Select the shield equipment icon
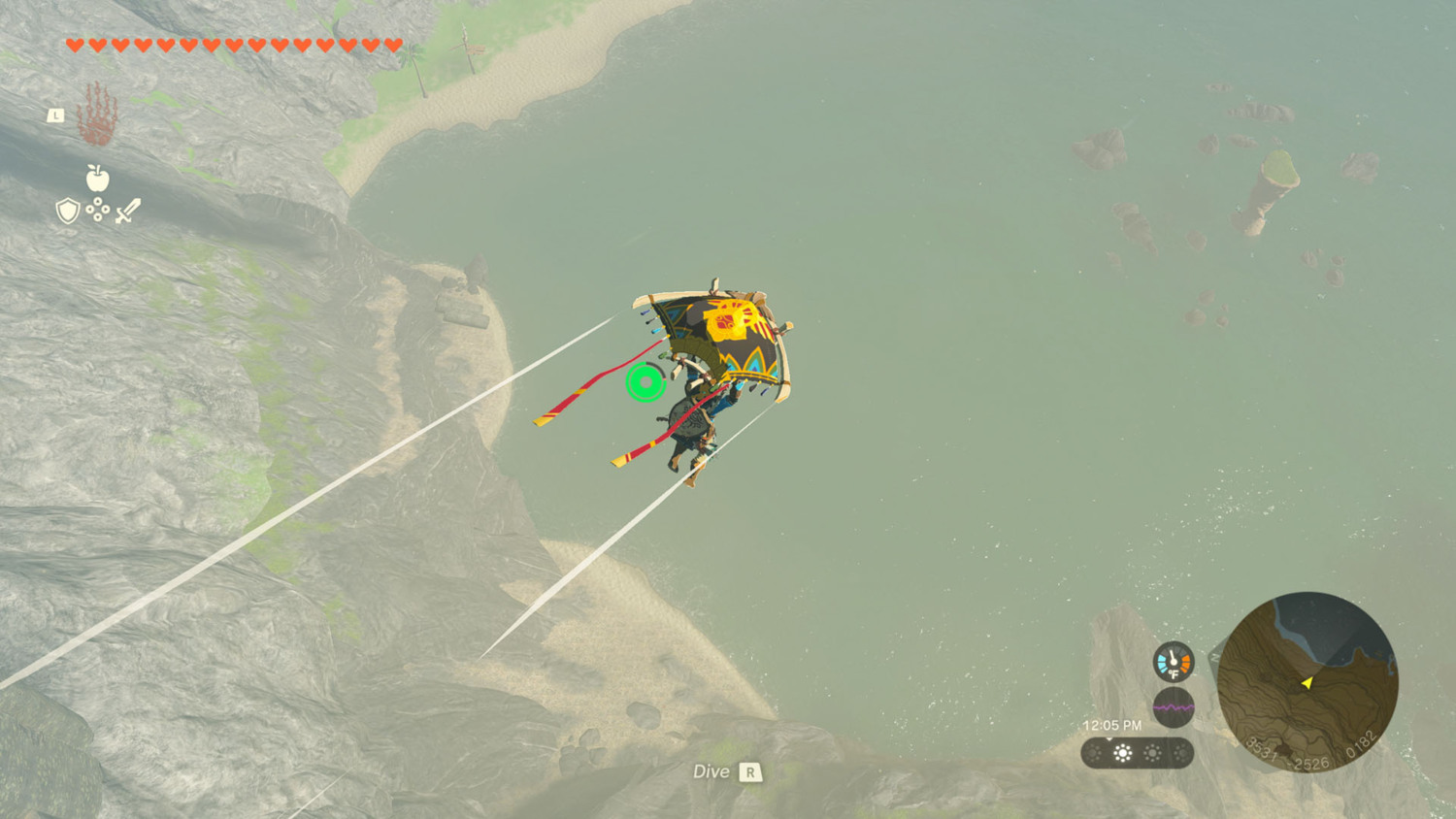 coord(66,211)
